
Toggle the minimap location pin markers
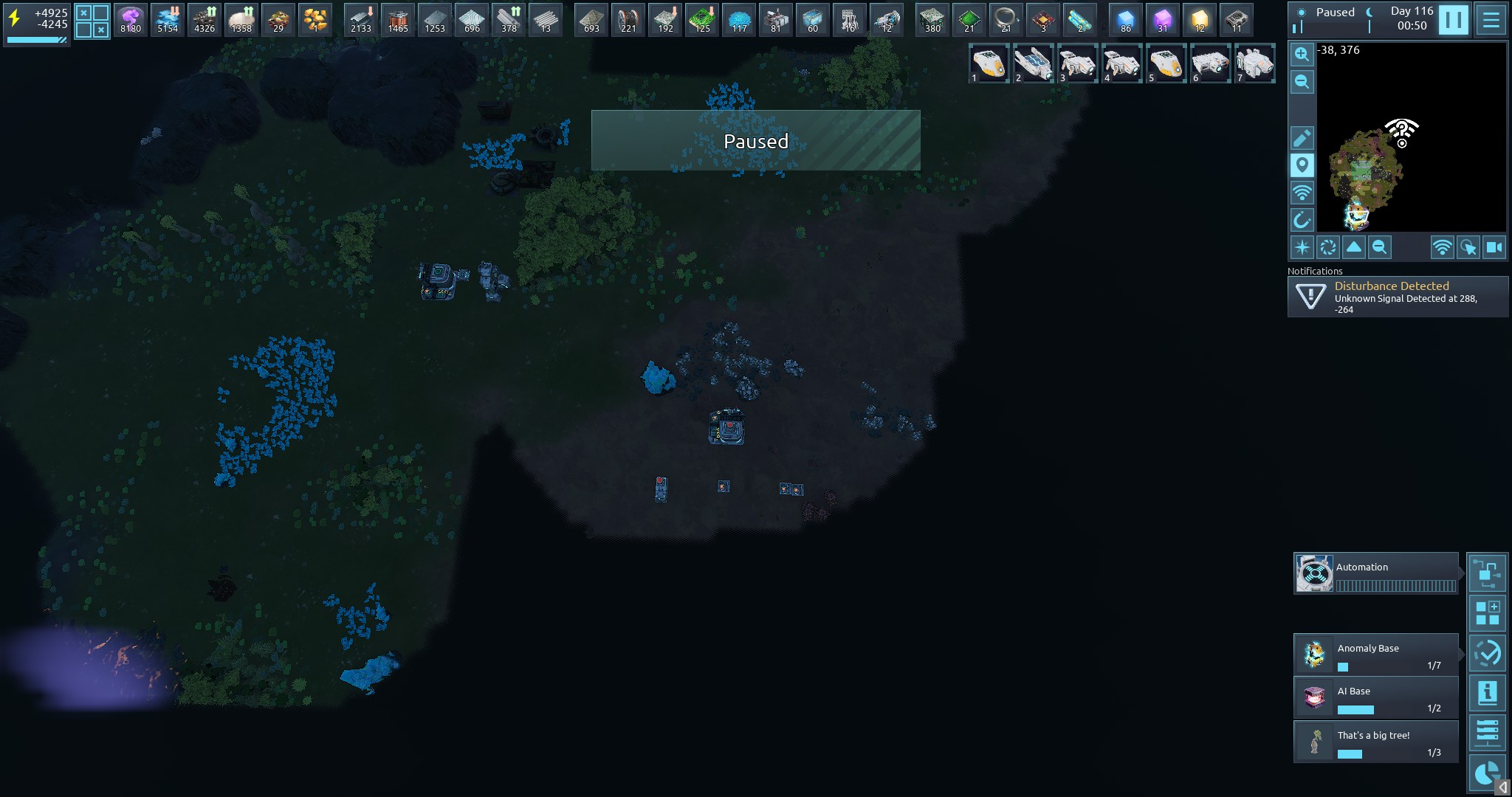(x=1302, y=165)
